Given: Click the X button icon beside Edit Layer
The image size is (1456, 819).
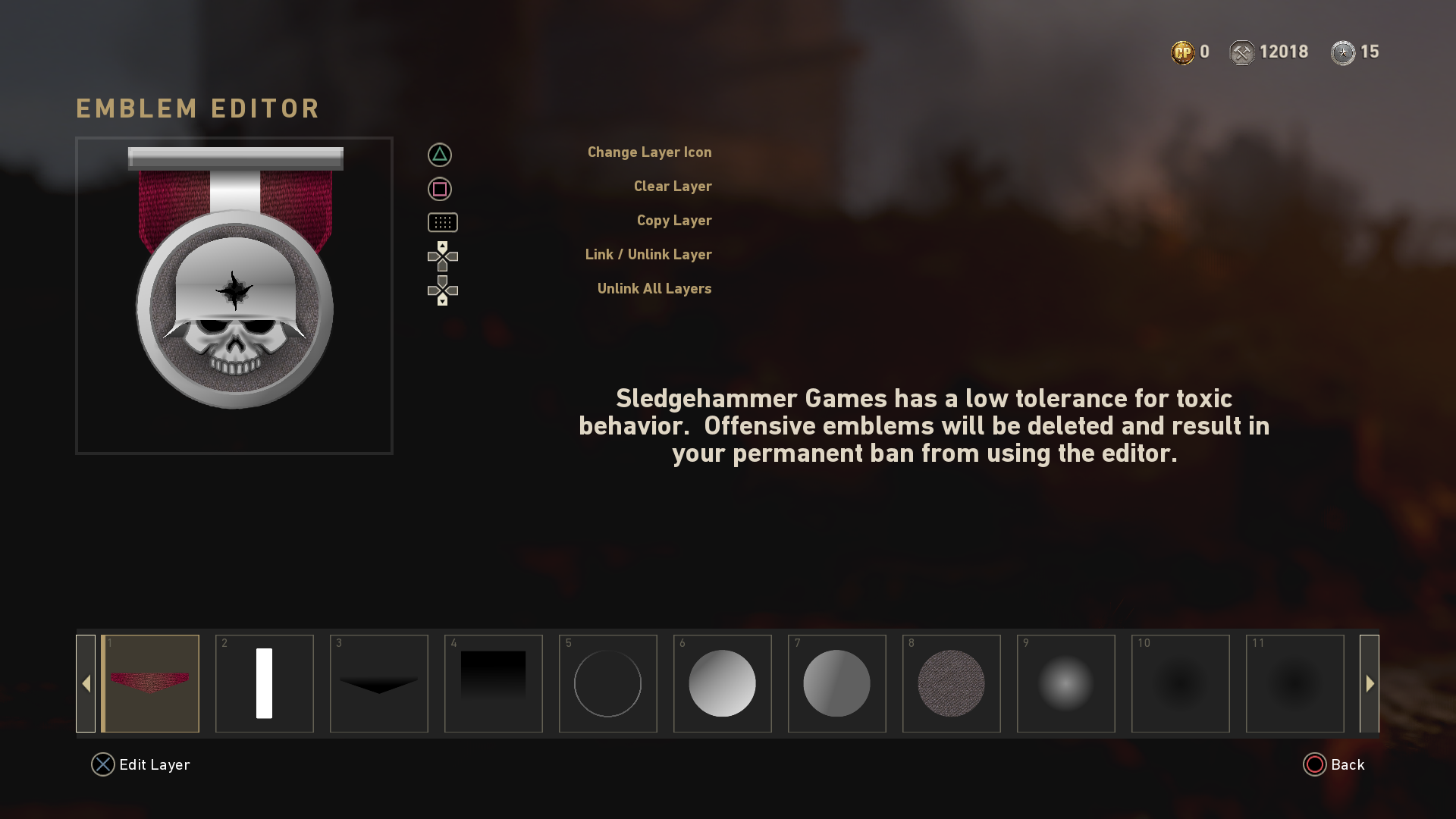Looking at the screenshot, I should coord(102,764).
